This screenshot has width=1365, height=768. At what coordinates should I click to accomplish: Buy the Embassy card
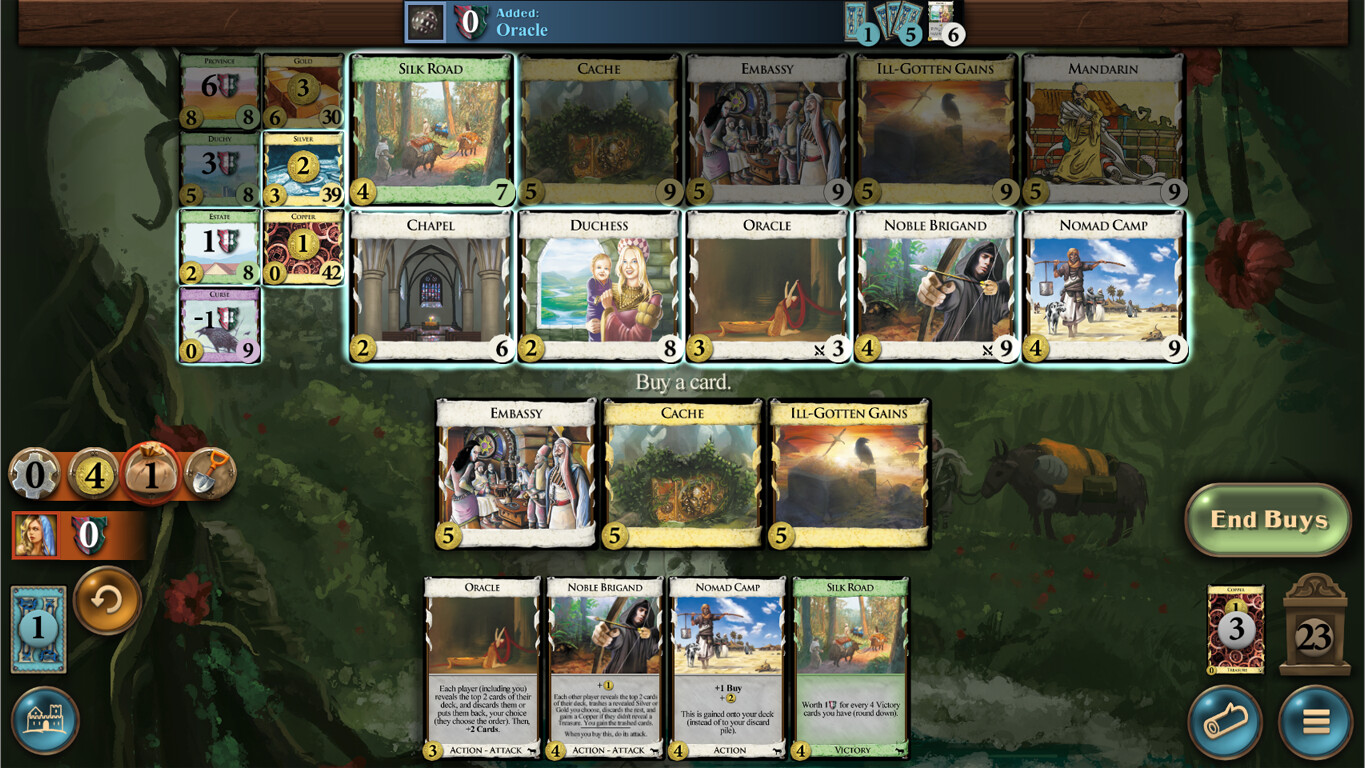[515, 470]
